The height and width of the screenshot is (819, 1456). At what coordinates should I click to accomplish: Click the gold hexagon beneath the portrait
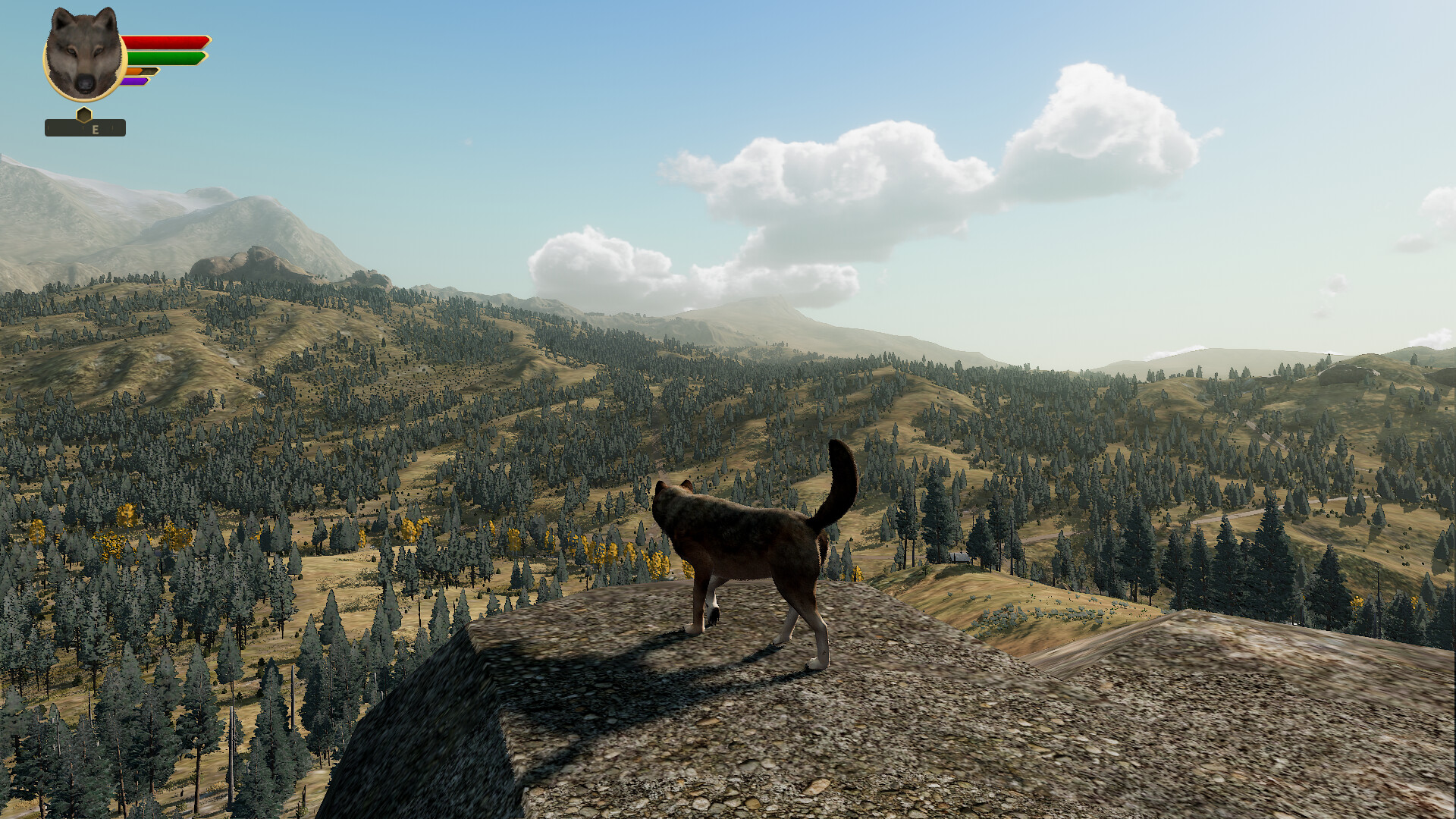84,115
